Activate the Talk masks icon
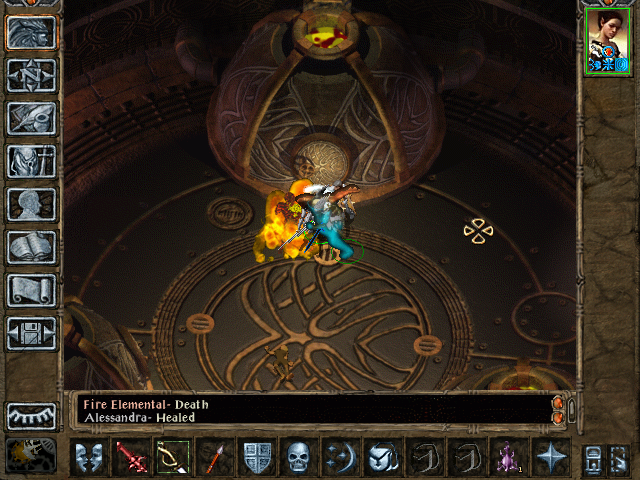Screen dimensions: 640x480 click(x=90, y=457)
